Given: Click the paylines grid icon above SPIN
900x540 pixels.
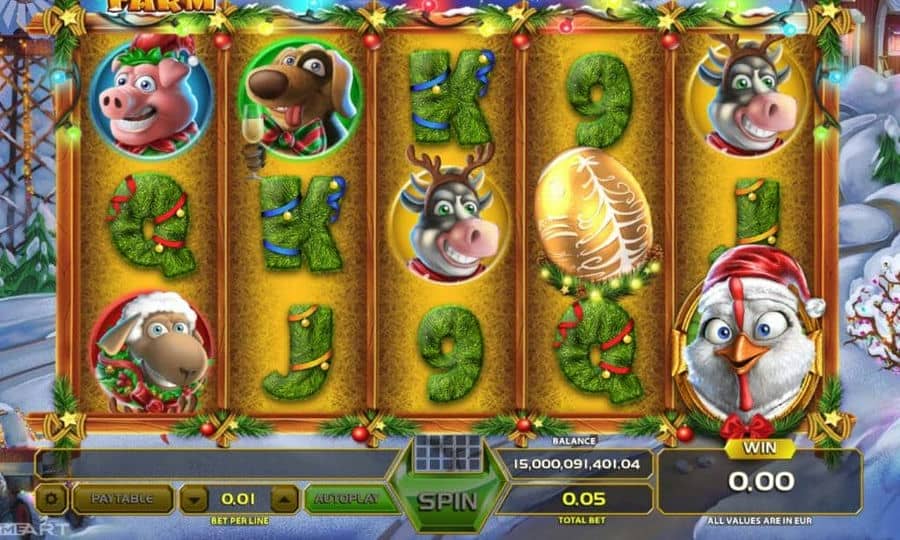Looking at the screenshot, I should pyautogui.click(x=448, y=452).
